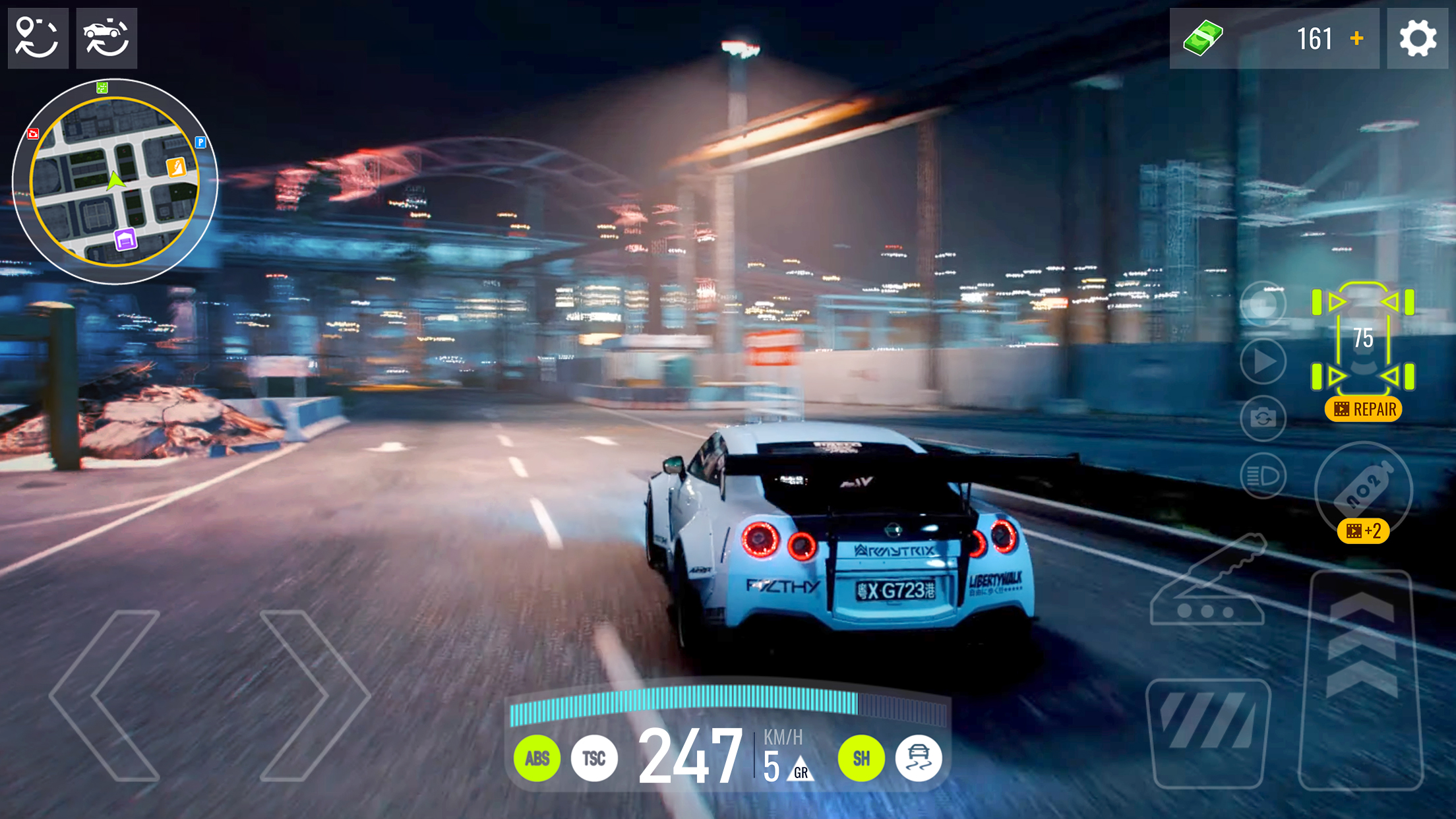Select the orange marker on the minimap
Viewport: 1456px width, 819px height.
coord(176,167)
